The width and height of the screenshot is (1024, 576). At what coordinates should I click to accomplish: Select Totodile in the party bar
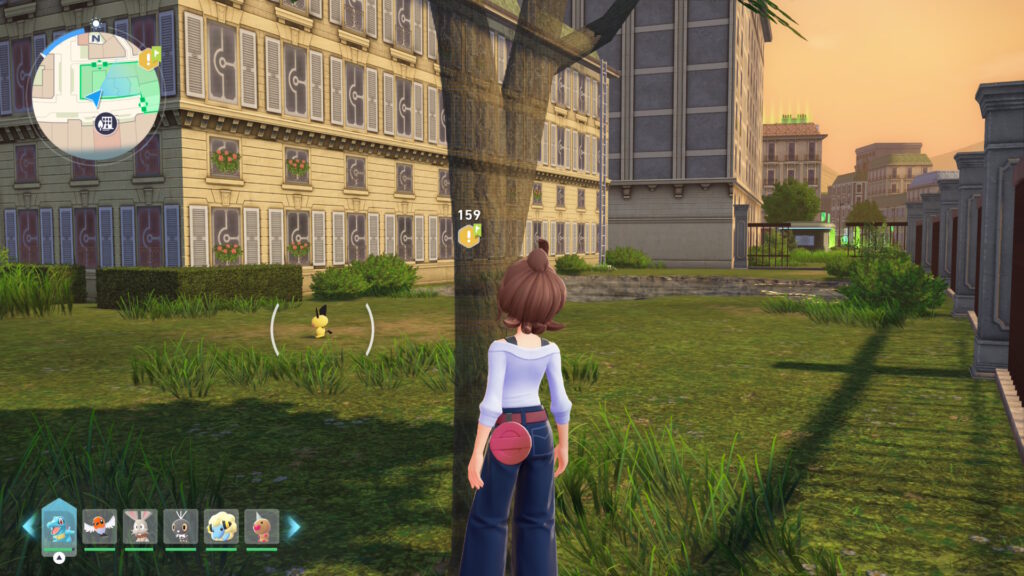click(59, 527)
